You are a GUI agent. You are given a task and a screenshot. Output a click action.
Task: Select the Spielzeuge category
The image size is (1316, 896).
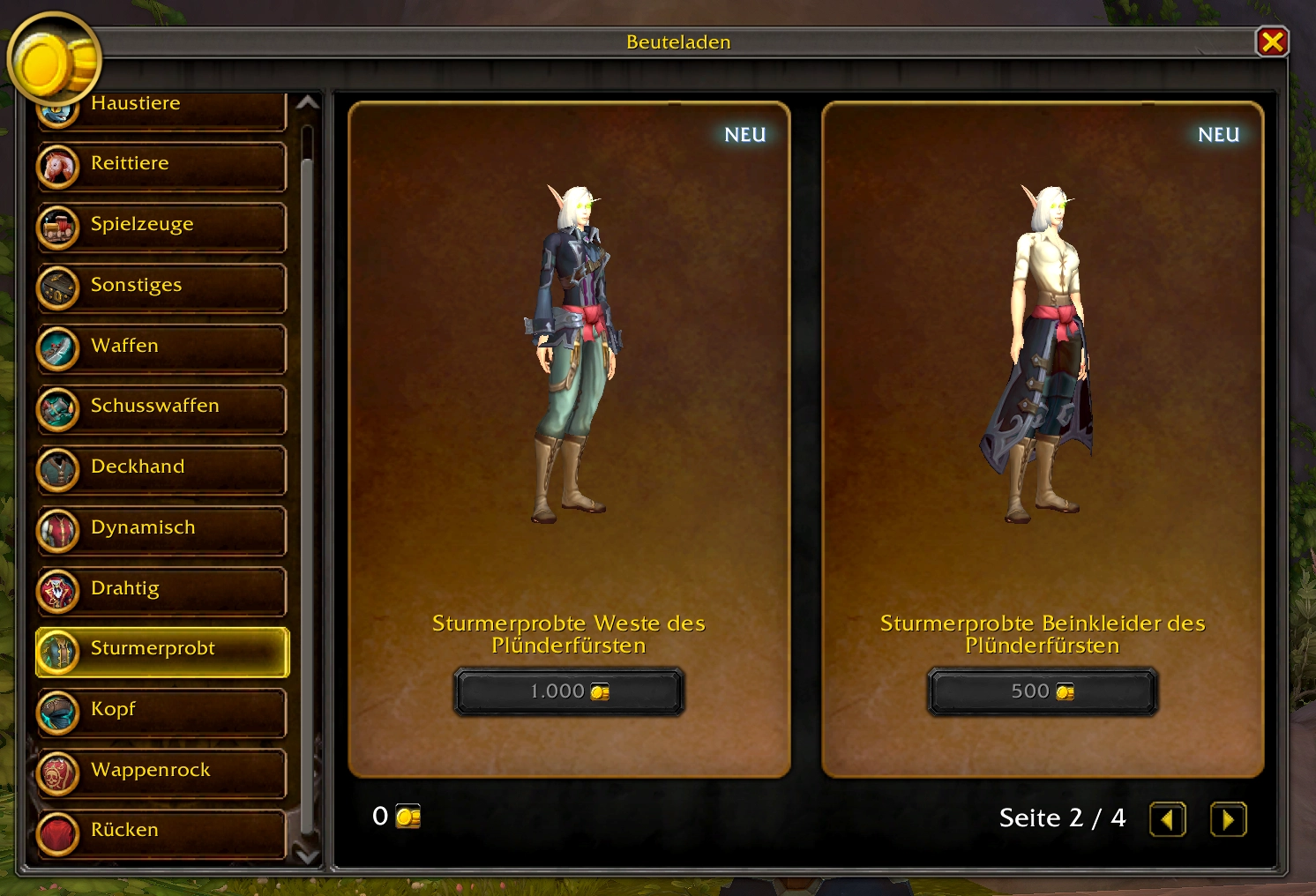click(x=162, y=226)
